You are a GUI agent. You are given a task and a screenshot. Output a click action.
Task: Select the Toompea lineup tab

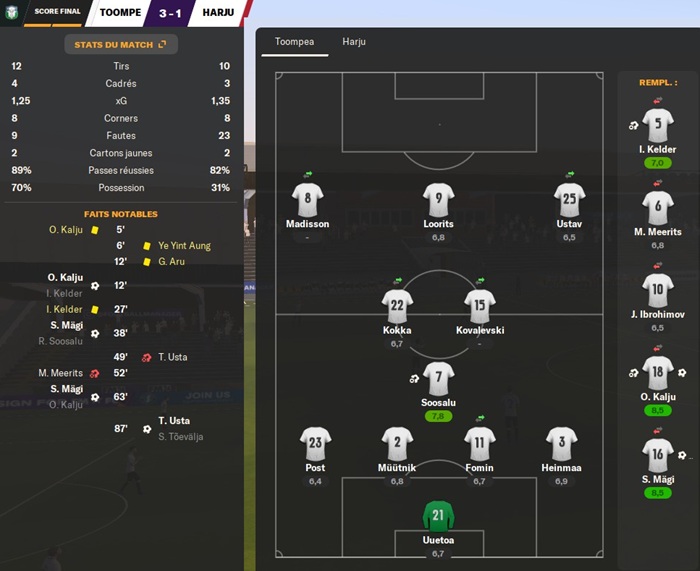click(x=294, y=42)
